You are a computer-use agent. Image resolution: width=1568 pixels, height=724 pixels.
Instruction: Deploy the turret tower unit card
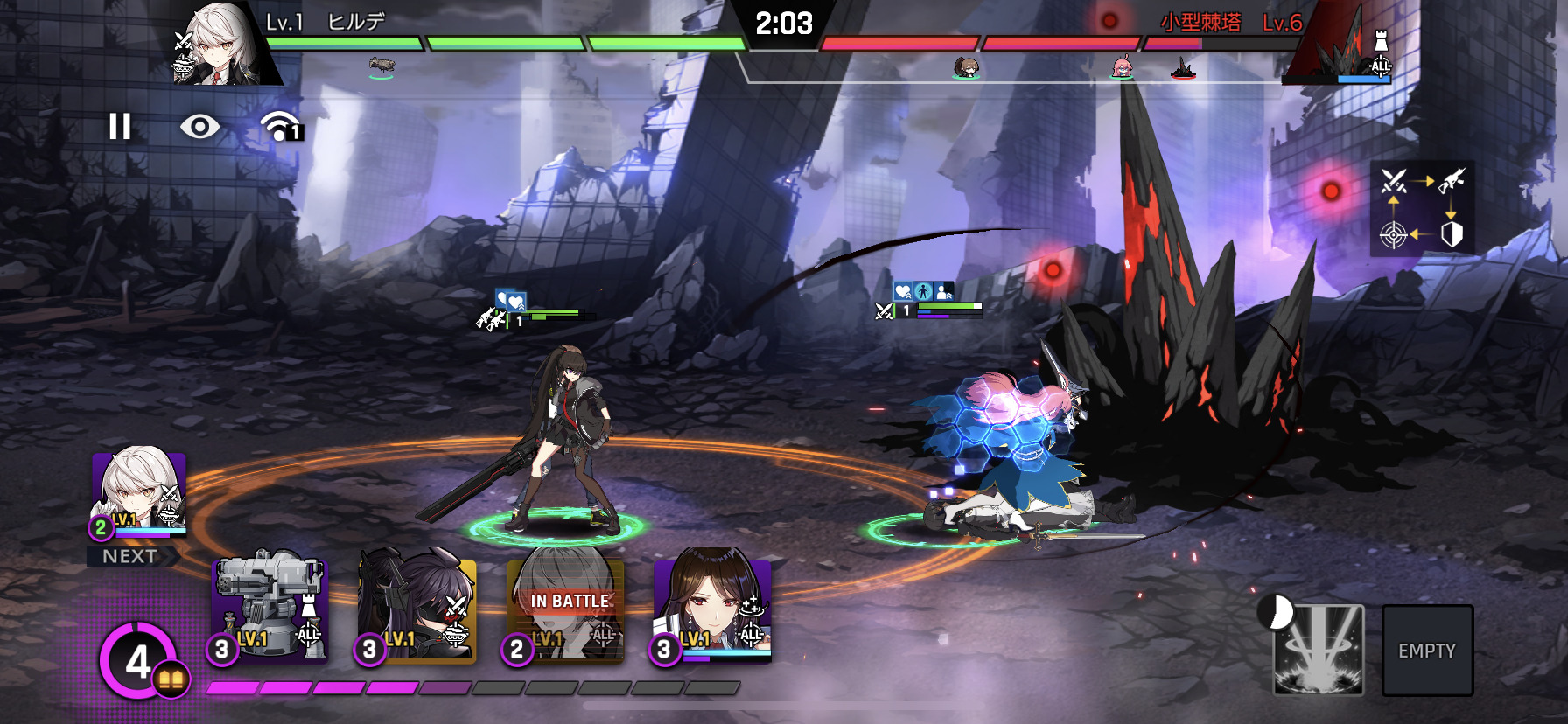[270, 609]
